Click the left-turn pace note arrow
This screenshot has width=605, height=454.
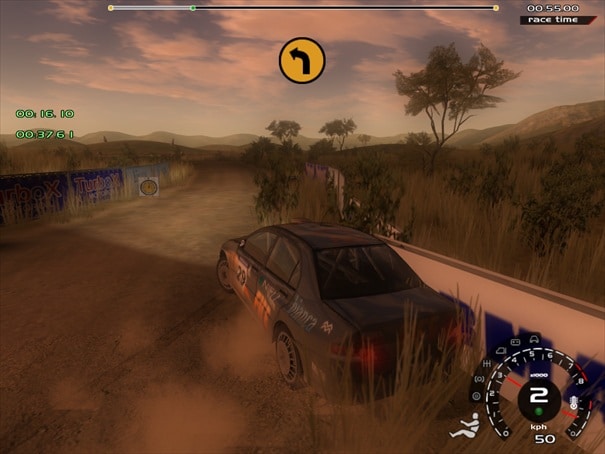(x=302, y=60)
